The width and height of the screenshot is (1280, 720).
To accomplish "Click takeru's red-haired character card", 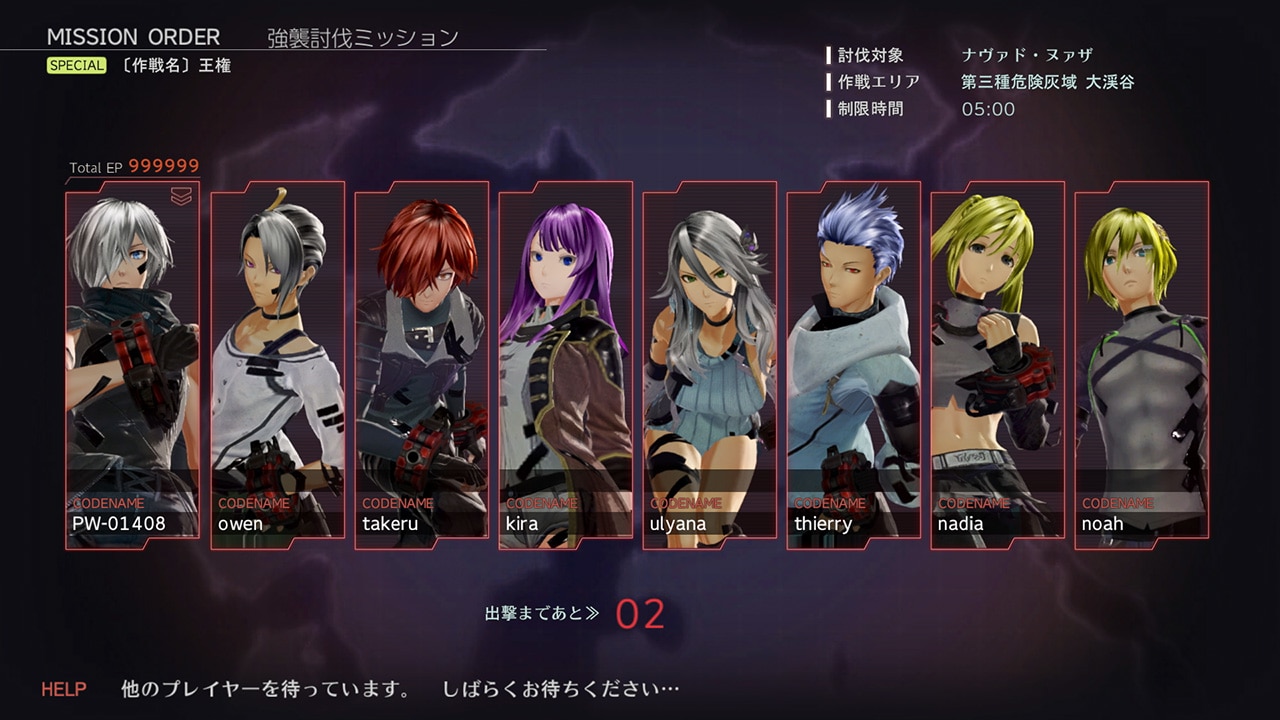I will 421,365.
